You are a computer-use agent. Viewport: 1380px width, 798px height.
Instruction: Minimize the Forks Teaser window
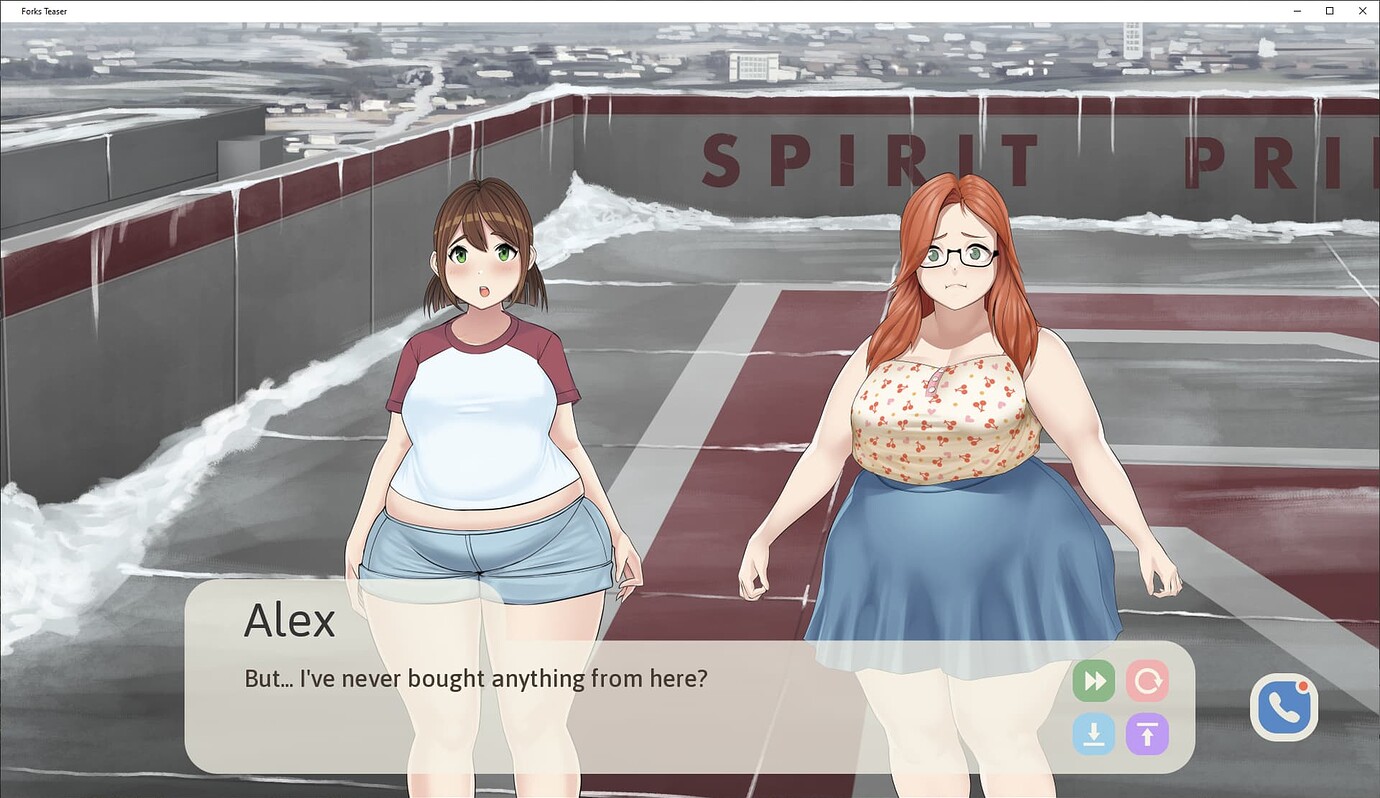tap(1295, 11)
